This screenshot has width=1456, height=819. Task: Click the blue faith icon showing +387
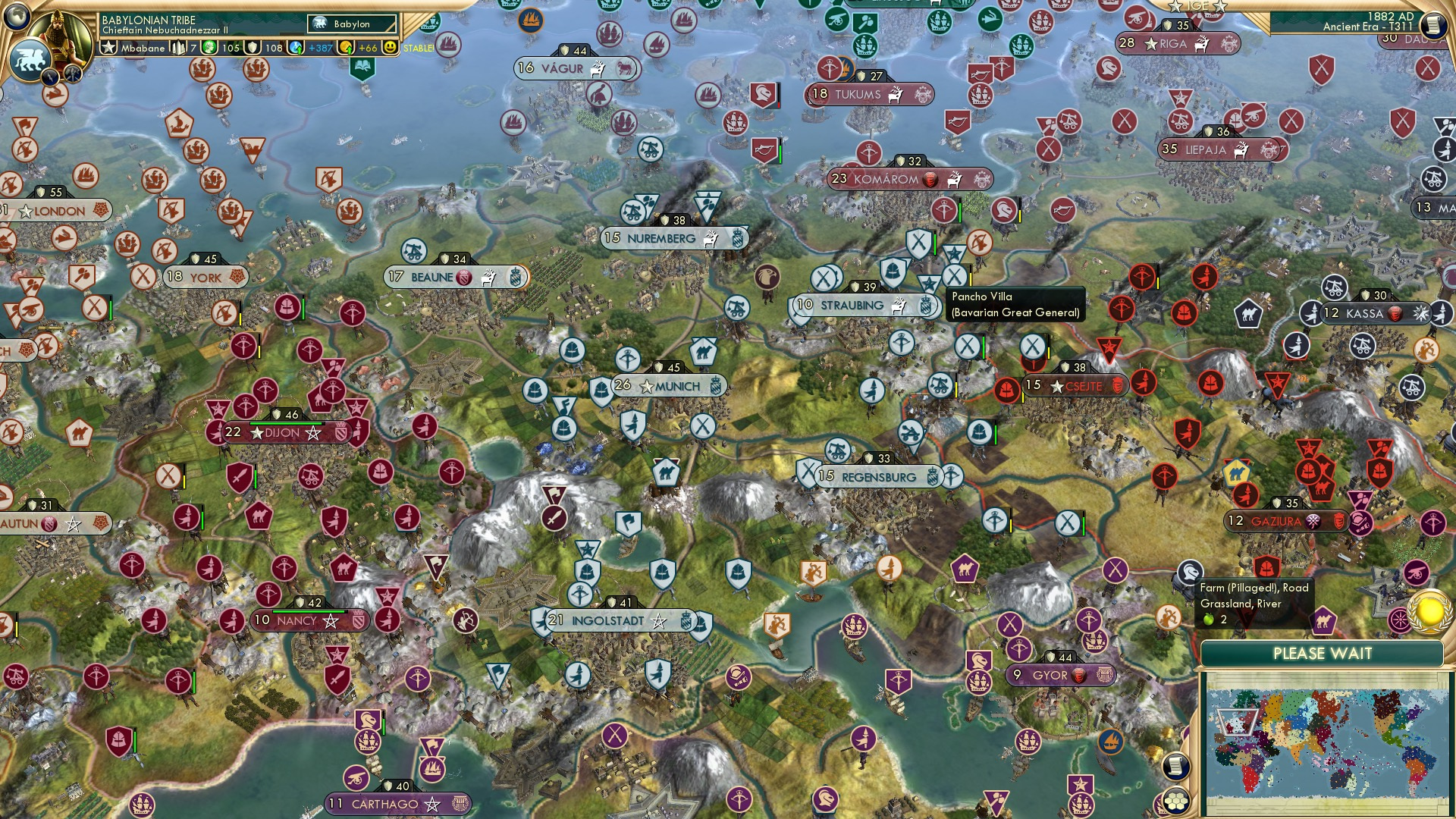pos(294,47)
